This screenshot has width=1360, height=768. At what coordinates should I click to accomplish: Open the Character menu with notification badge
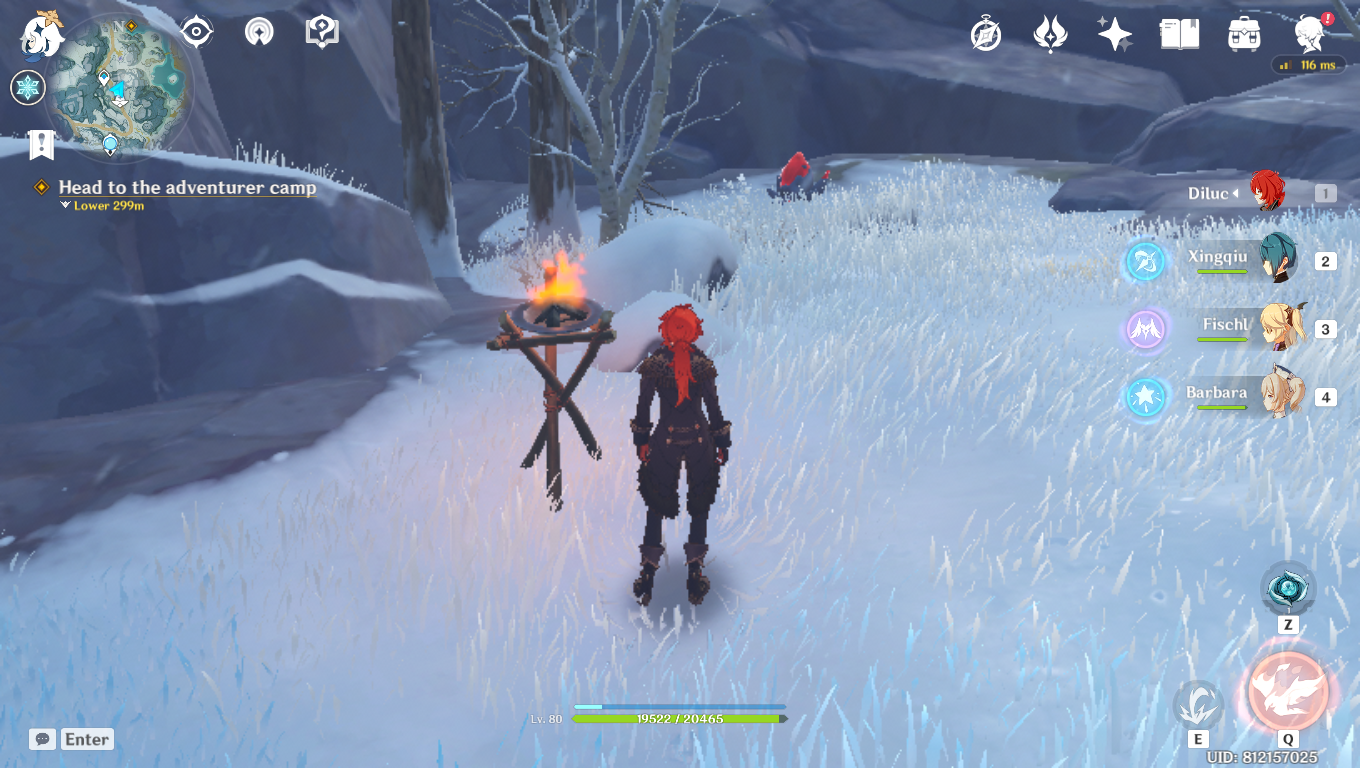pos(1308,33)
